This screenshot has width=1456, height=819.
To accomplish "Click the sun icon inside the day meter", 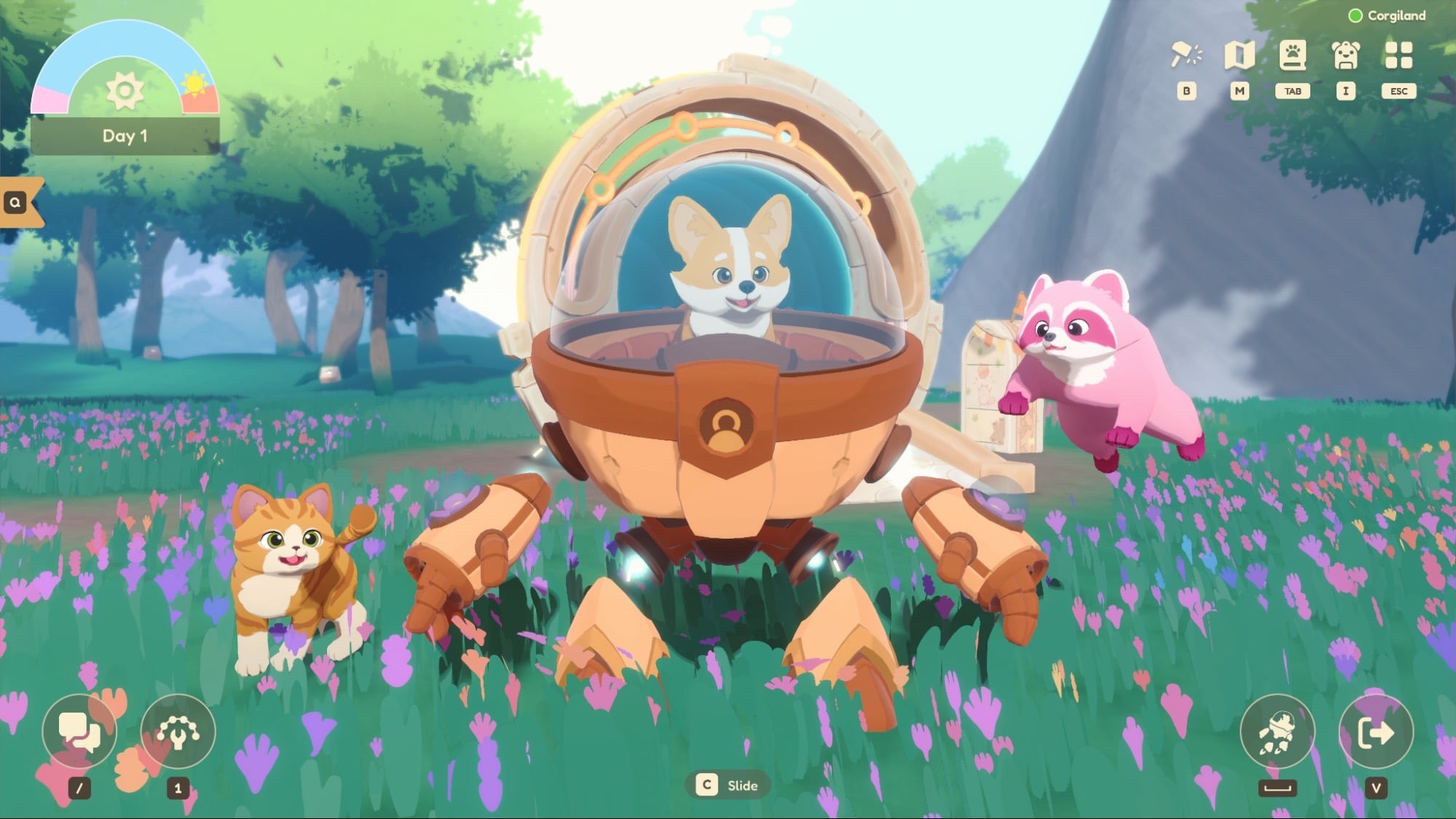I will [125, 91].
